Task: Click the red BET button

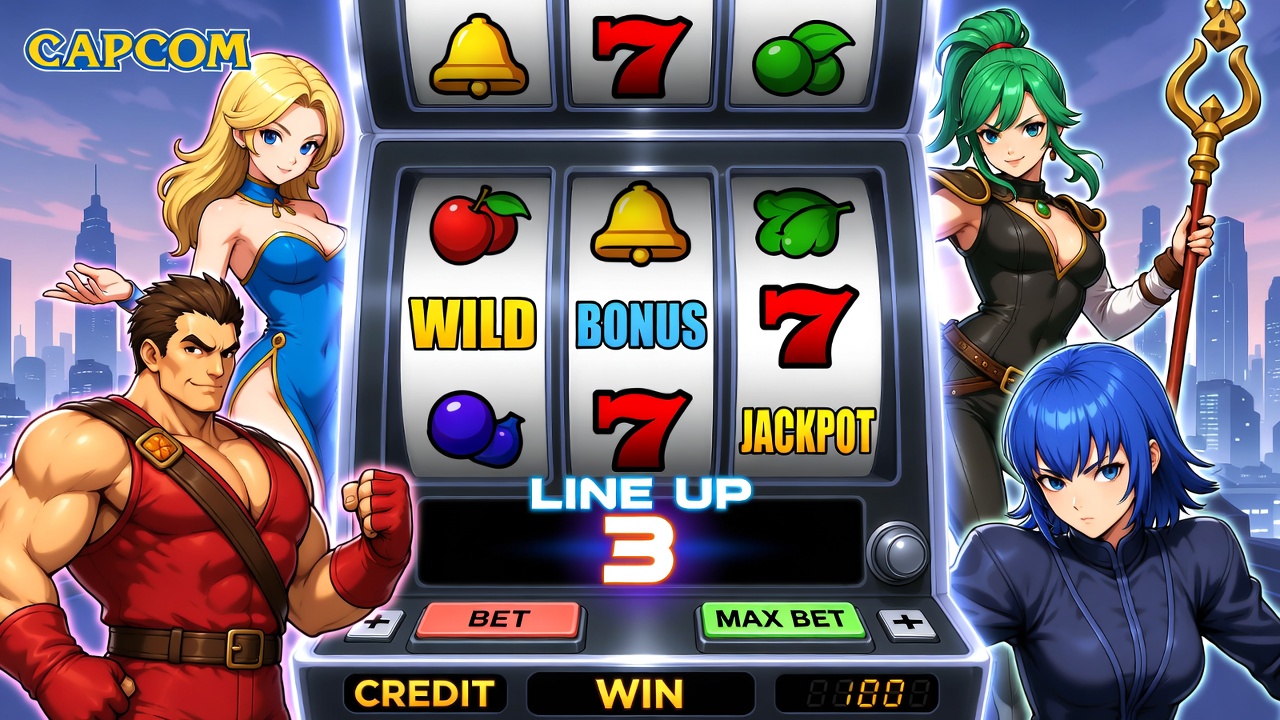Action: [498, 620]
